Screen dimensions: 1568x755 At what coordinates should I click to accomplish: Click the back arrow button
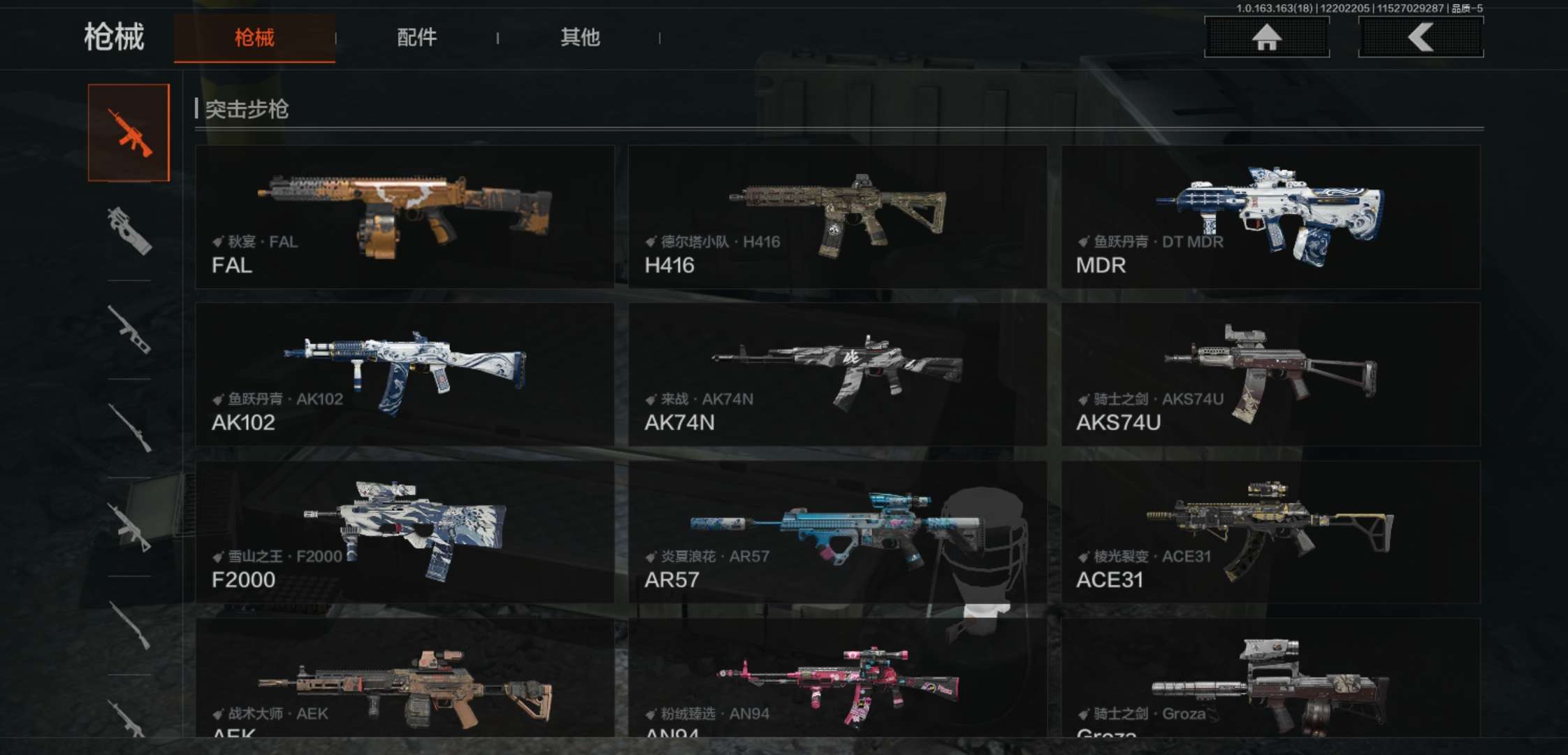(1421, 37)
